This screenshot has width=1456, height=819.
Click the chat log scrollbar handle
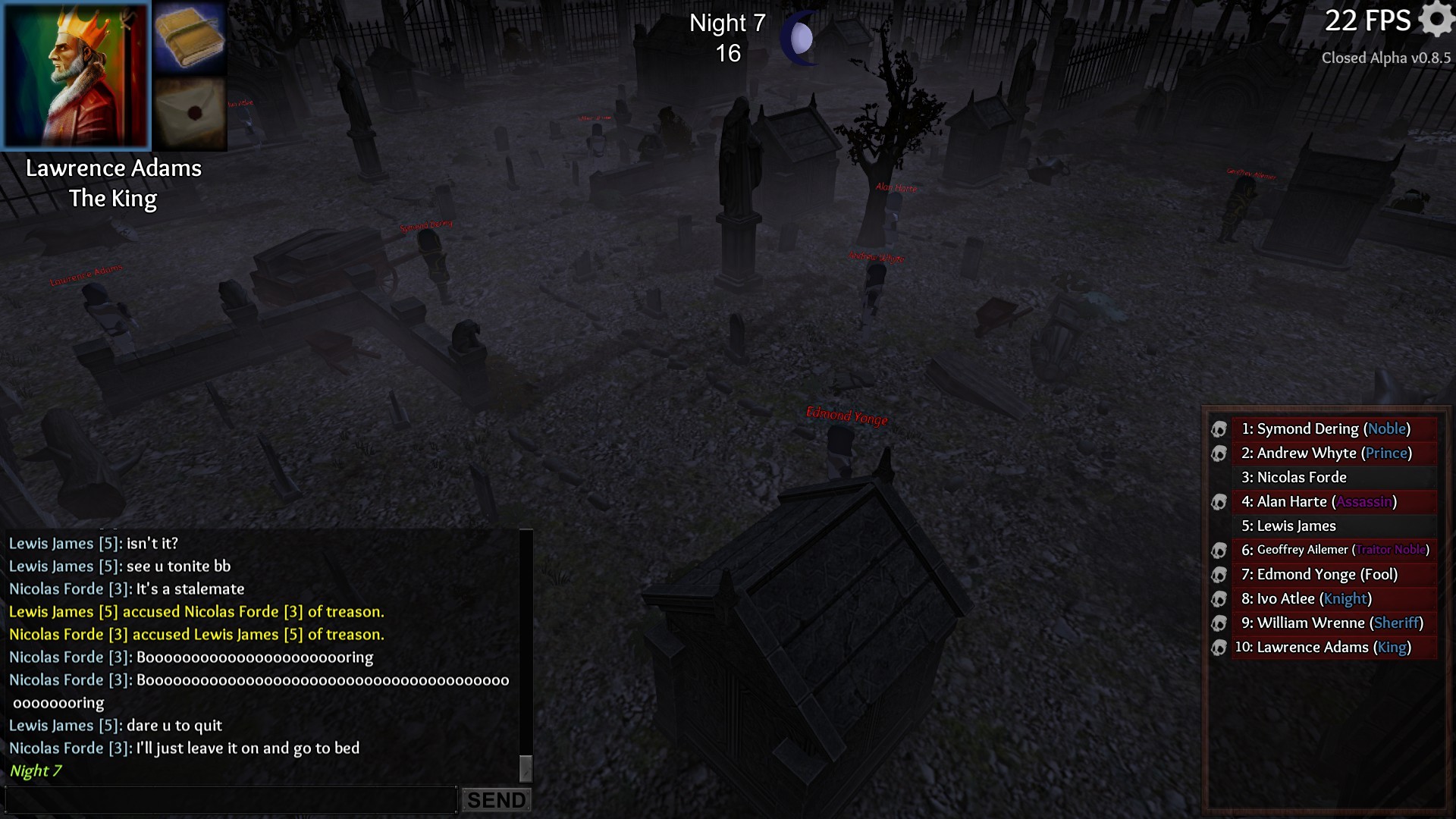click(526, 767)
